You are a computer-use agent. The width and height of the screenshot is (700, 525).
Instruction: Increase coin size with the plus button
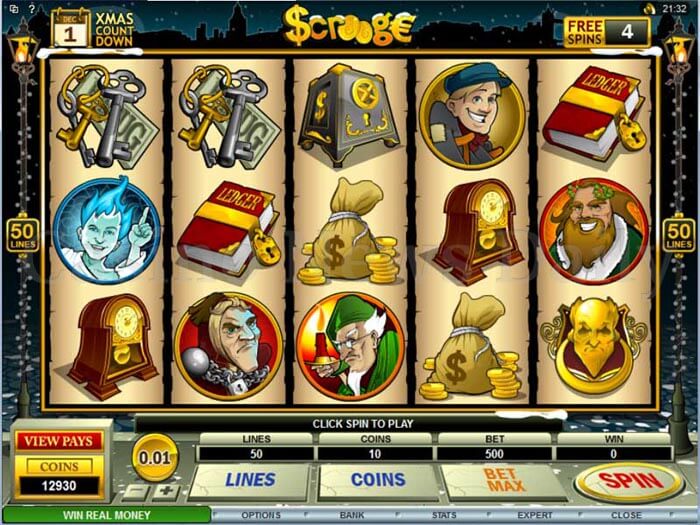(165, 493)
